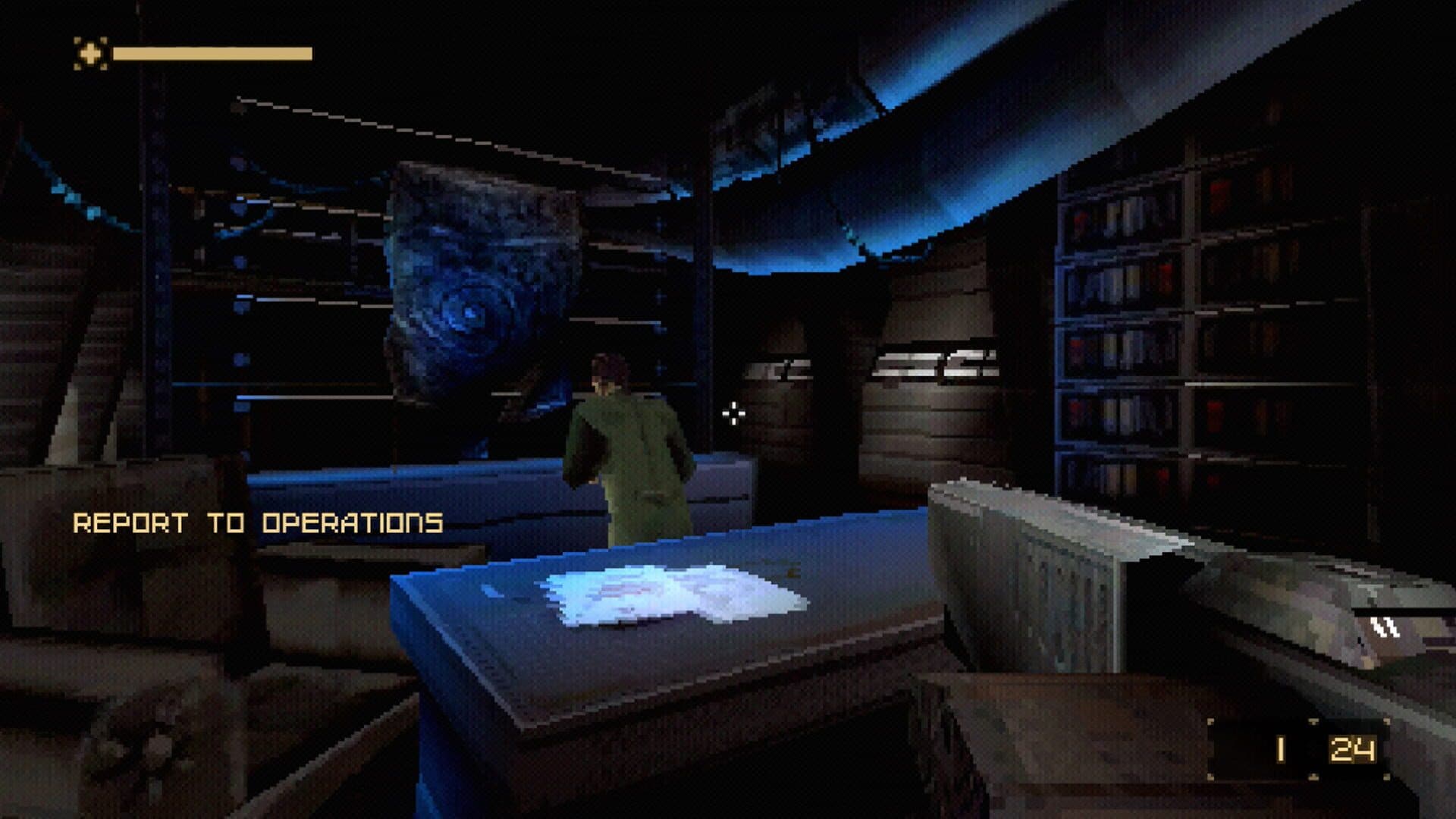The image size is (1456, 819).
Task: Click the health cross icon
Action: pos(90,54)
